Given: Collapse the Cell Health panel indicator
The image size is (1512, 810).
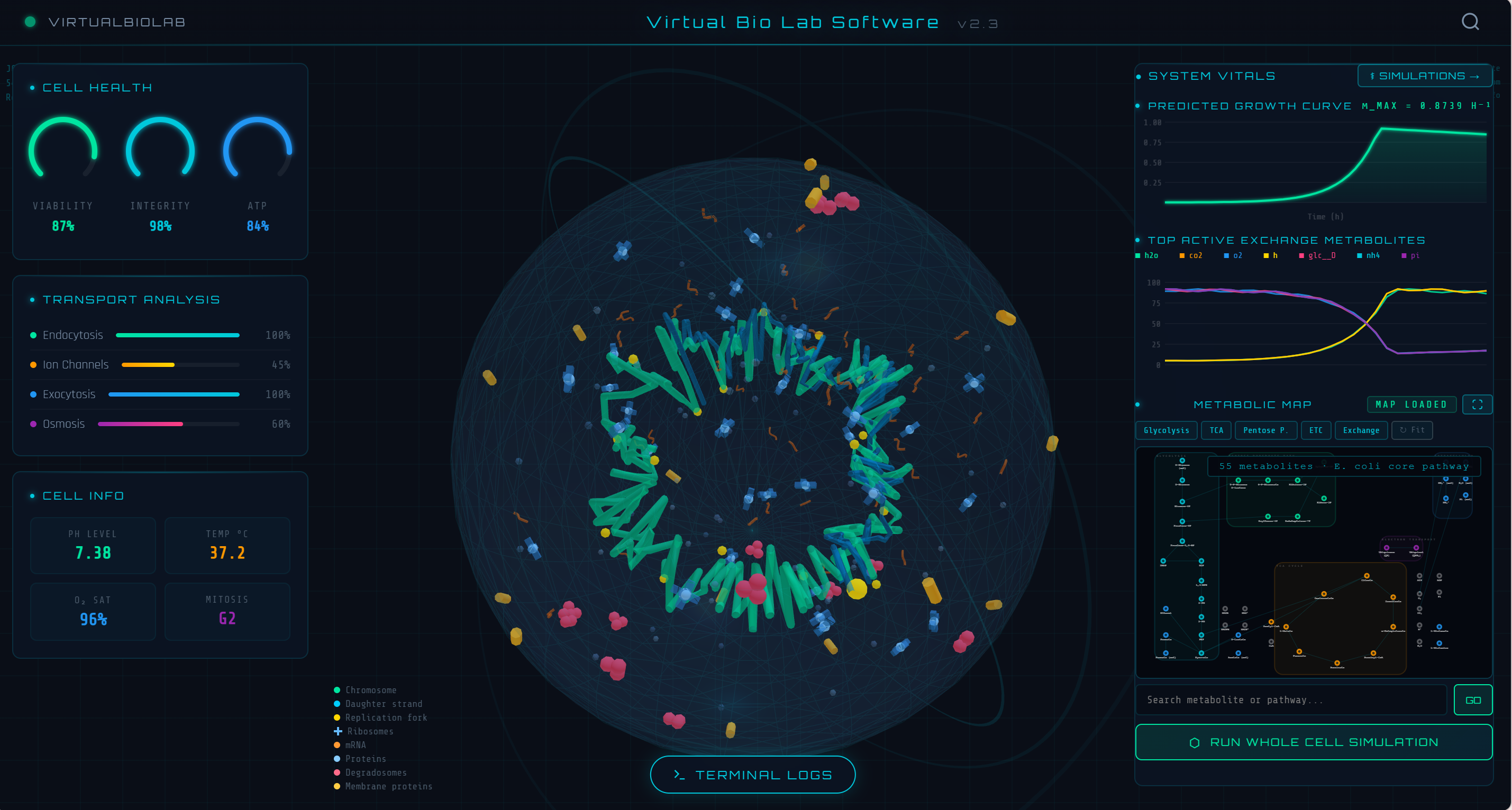Looking at the screenshot, I should click(x=32, y=87).
